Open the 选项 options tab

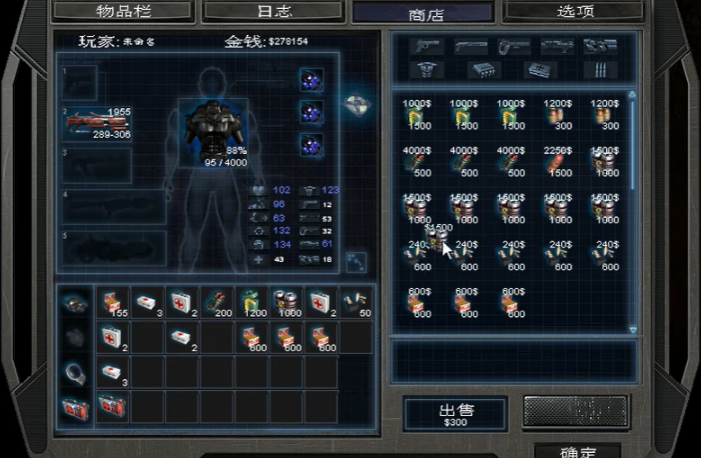click(x=572, y=11)
